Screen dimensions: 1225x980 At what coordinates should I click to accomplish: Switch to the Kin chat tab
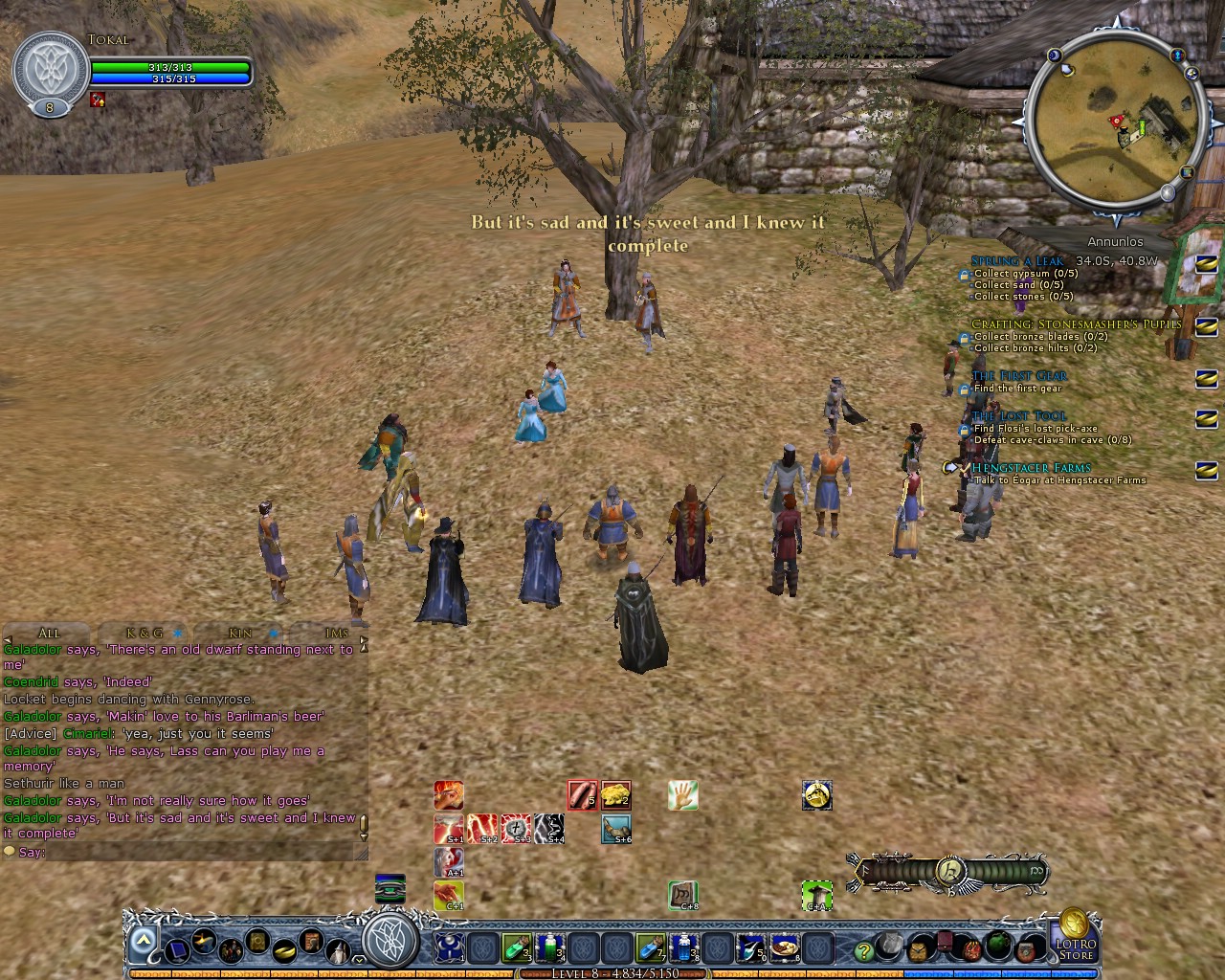point(239,633)
